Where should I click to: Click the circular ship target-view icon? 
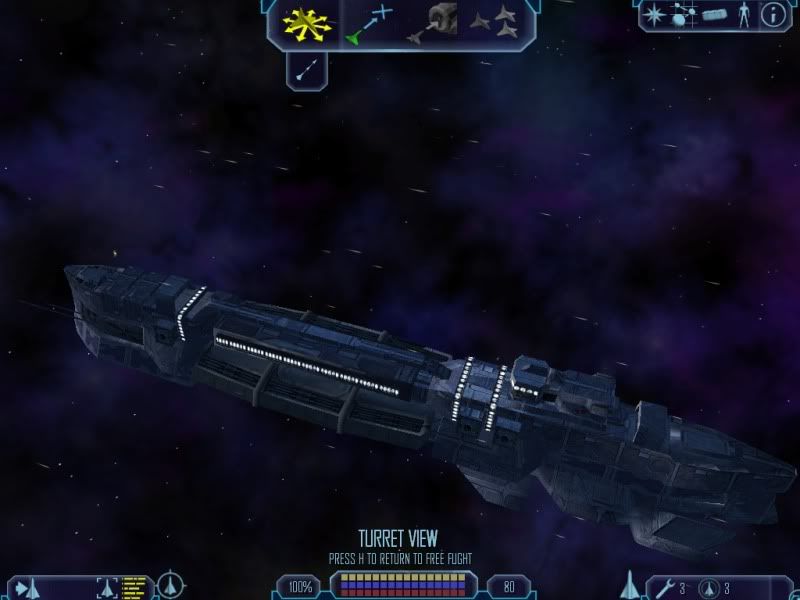[x=170, y=584]
